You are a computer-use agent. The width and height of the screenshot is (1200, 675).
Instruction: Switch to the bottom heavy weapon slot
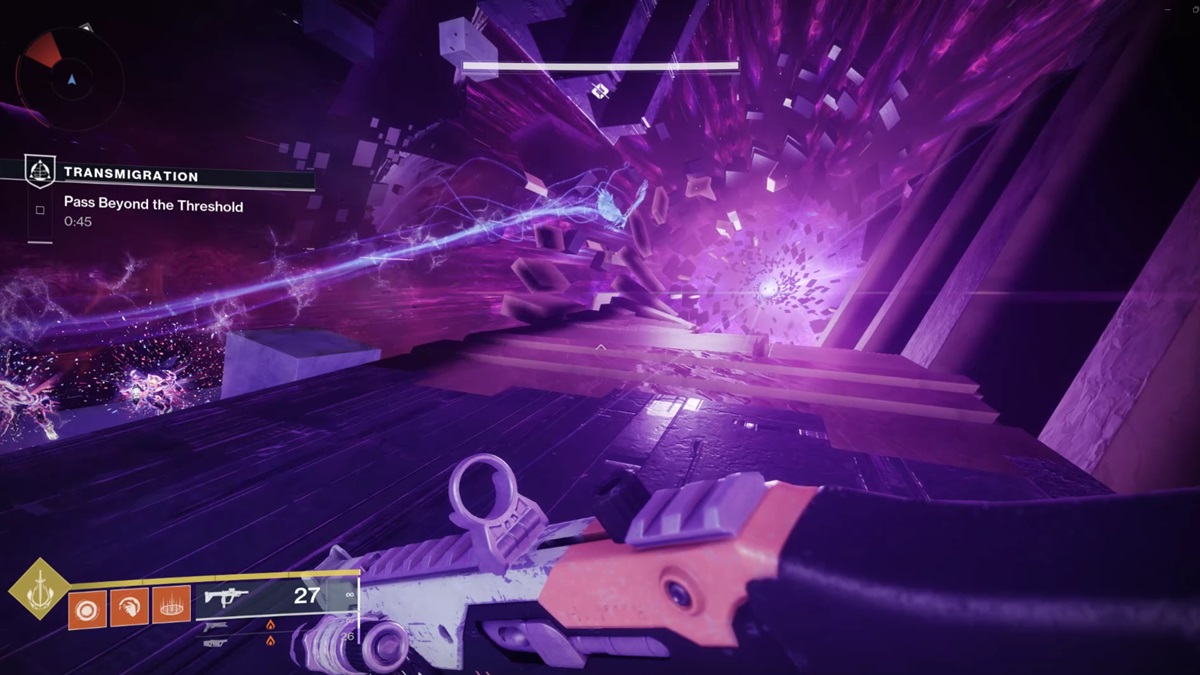click(x=240, y=640)
